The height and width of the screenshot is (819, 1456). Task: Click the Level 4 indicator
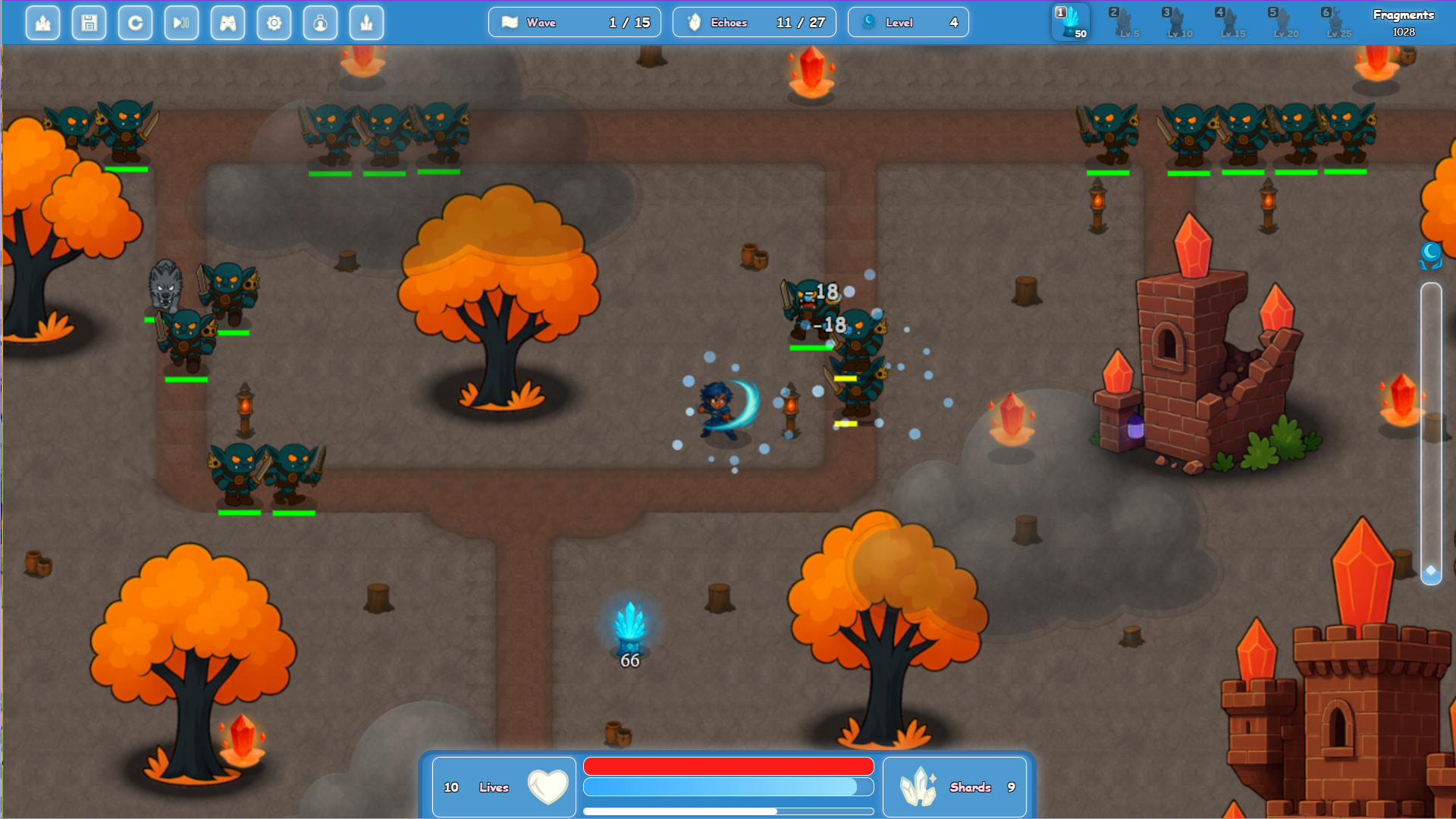point(908,22)
